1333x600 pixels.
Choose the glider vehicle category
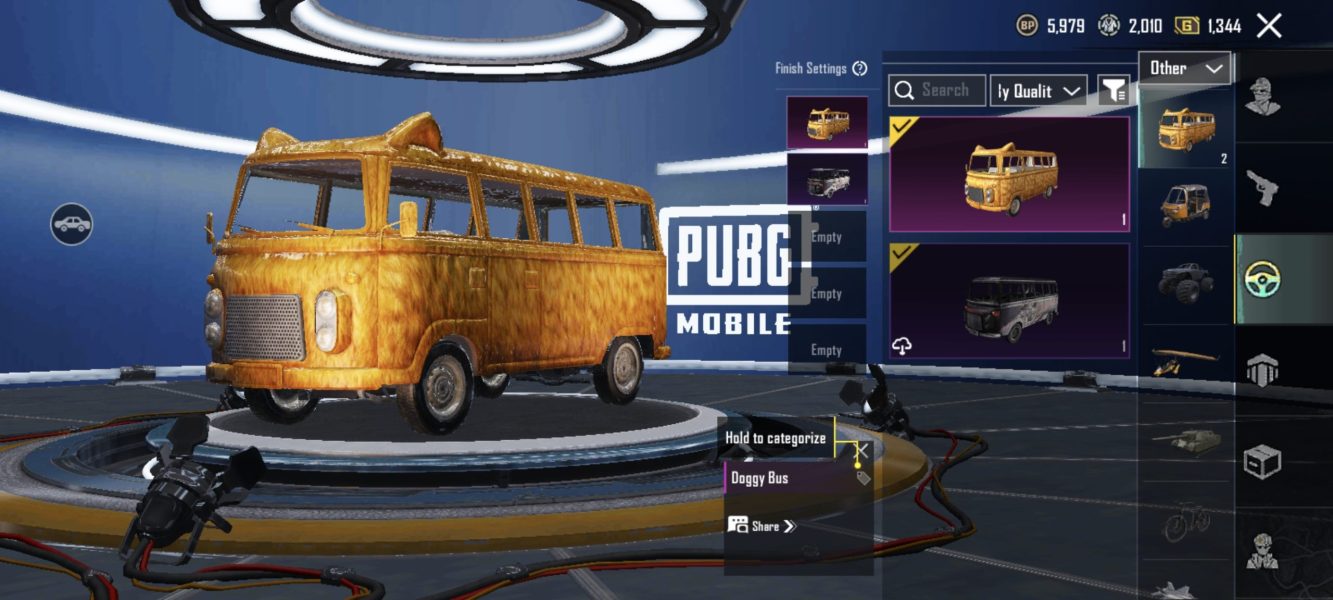[x=1185, y=360]
